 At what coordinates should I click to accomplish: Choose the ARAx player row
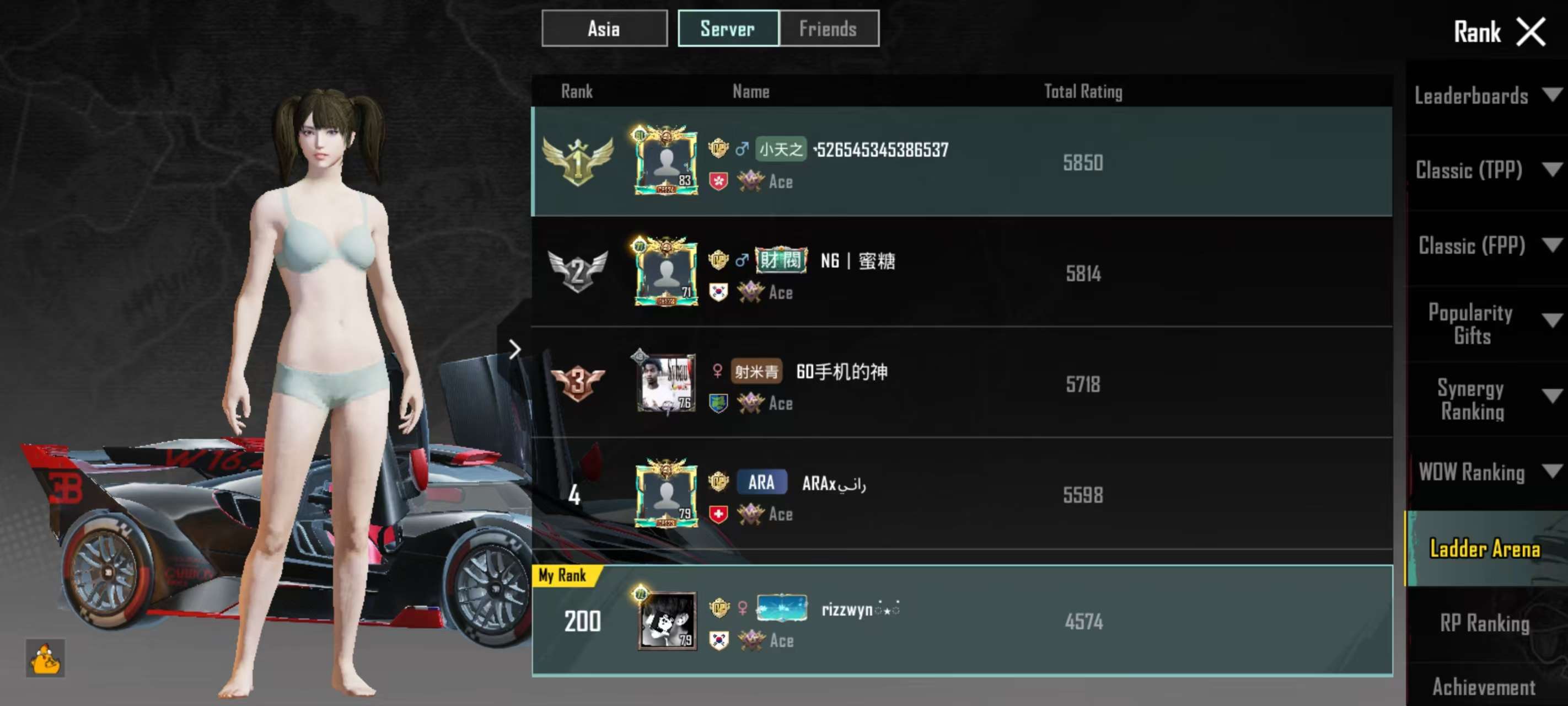tap(962, 494)
